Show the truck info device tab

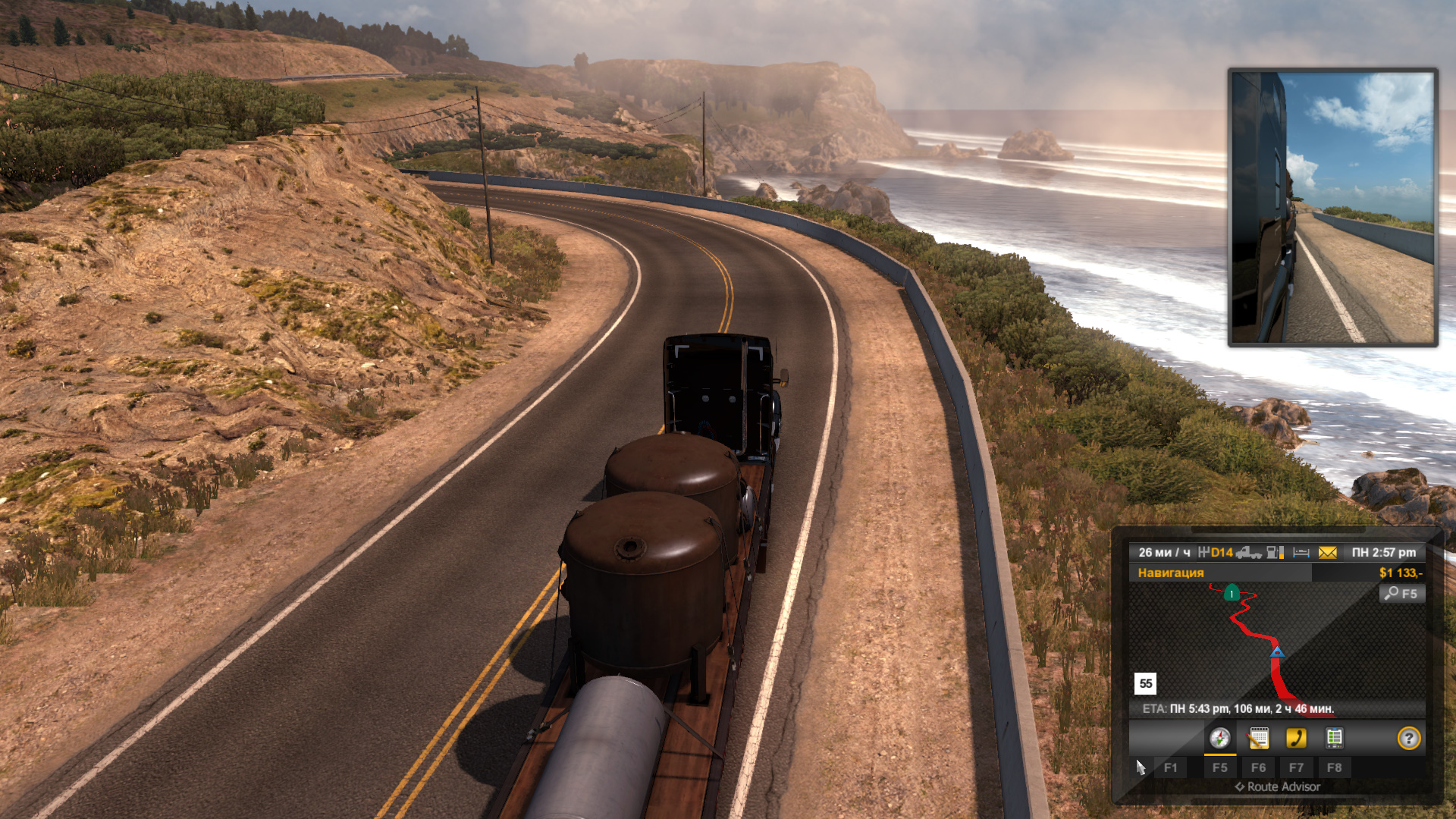[x=1334, y=738]
